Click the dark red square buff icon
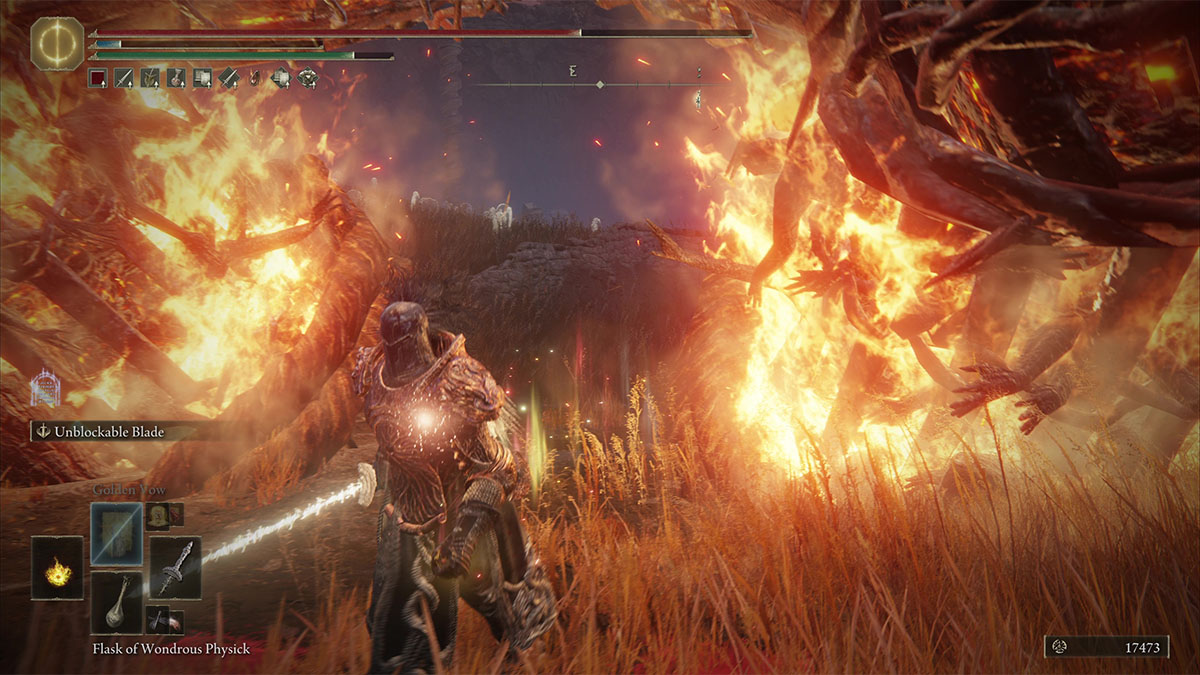 97,78
